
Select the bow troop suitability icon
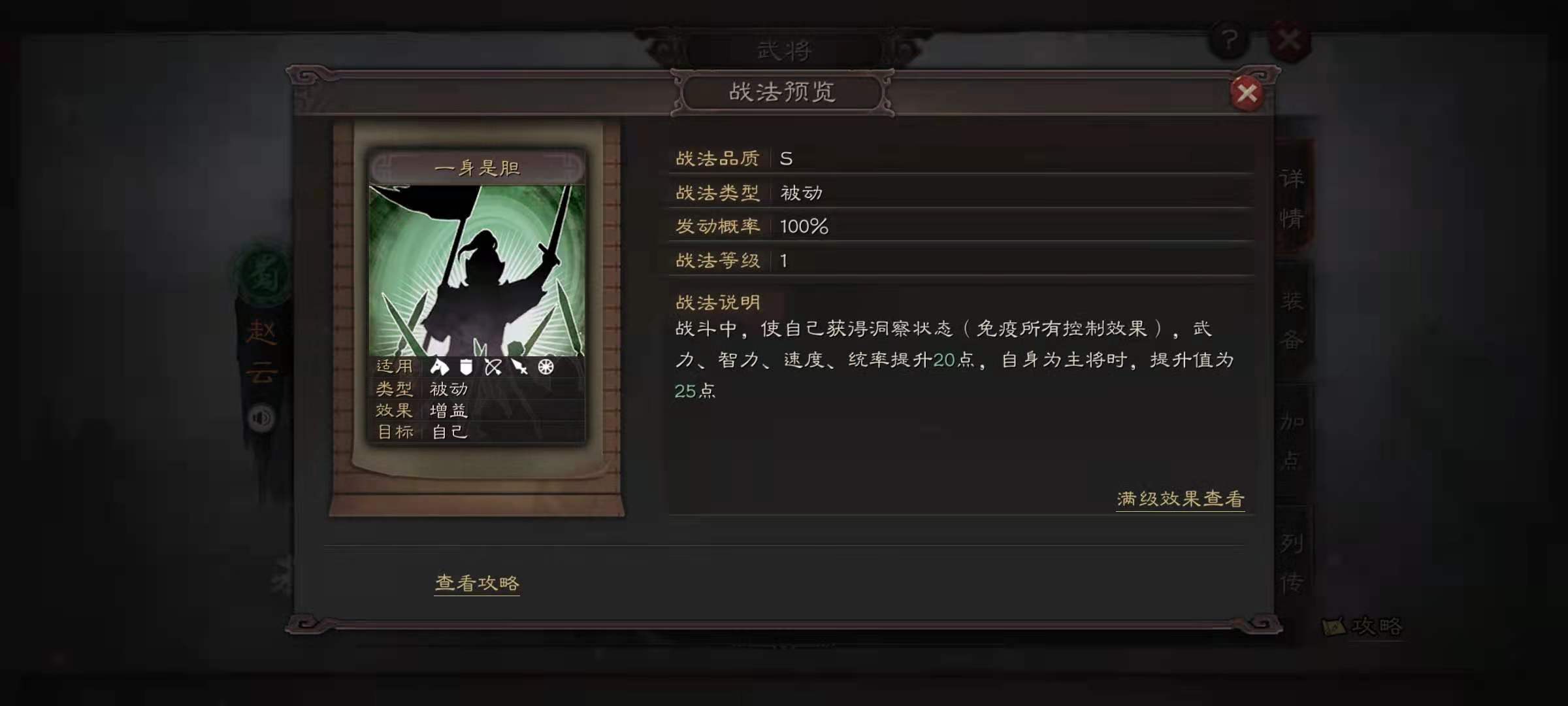coord(493,367)
